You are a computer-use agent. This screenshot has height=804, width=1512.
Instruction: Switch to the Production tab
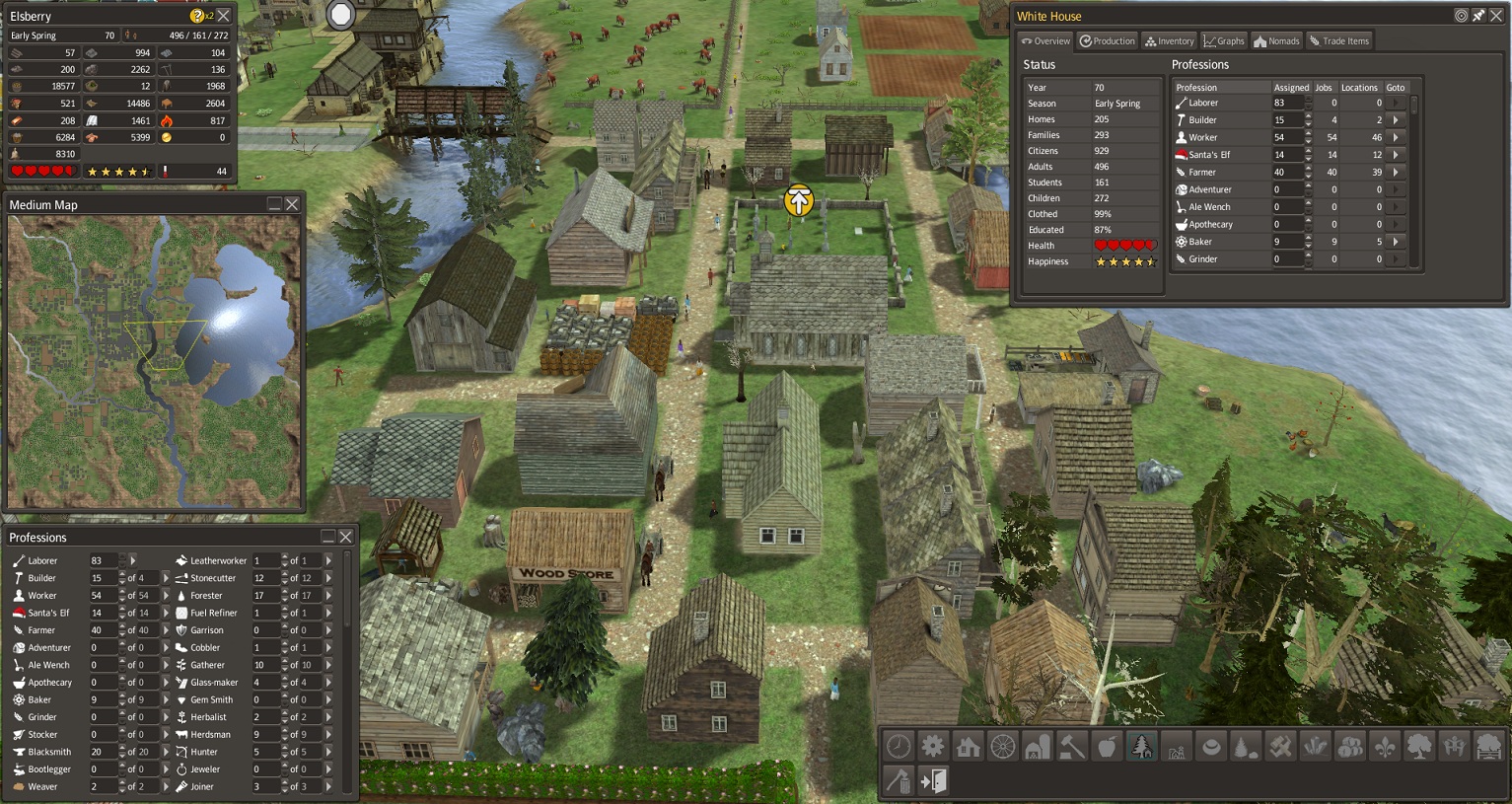1107,41
